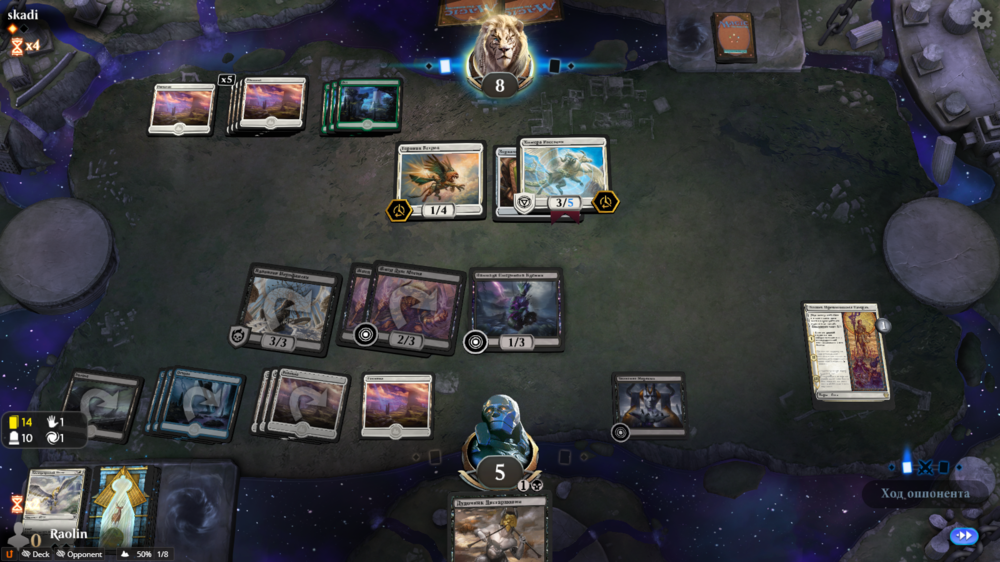
Task: Toggle the Opponent tracker visibility
Action: [80, 554]
